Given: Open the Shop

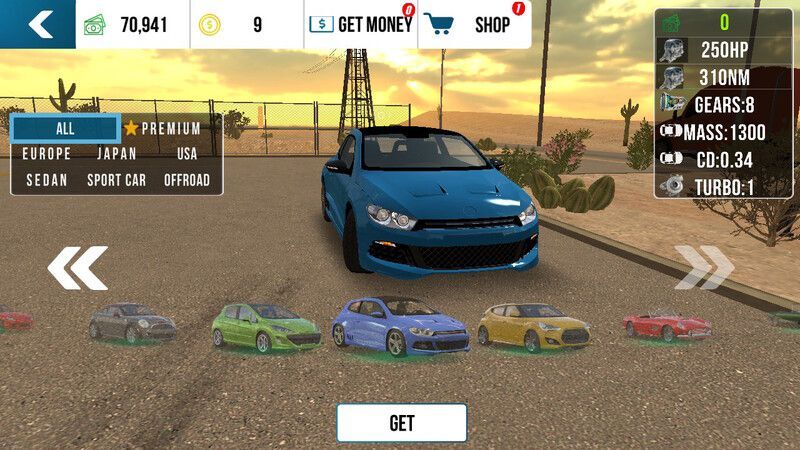Looking at the screenshot, I should point(475,25).
